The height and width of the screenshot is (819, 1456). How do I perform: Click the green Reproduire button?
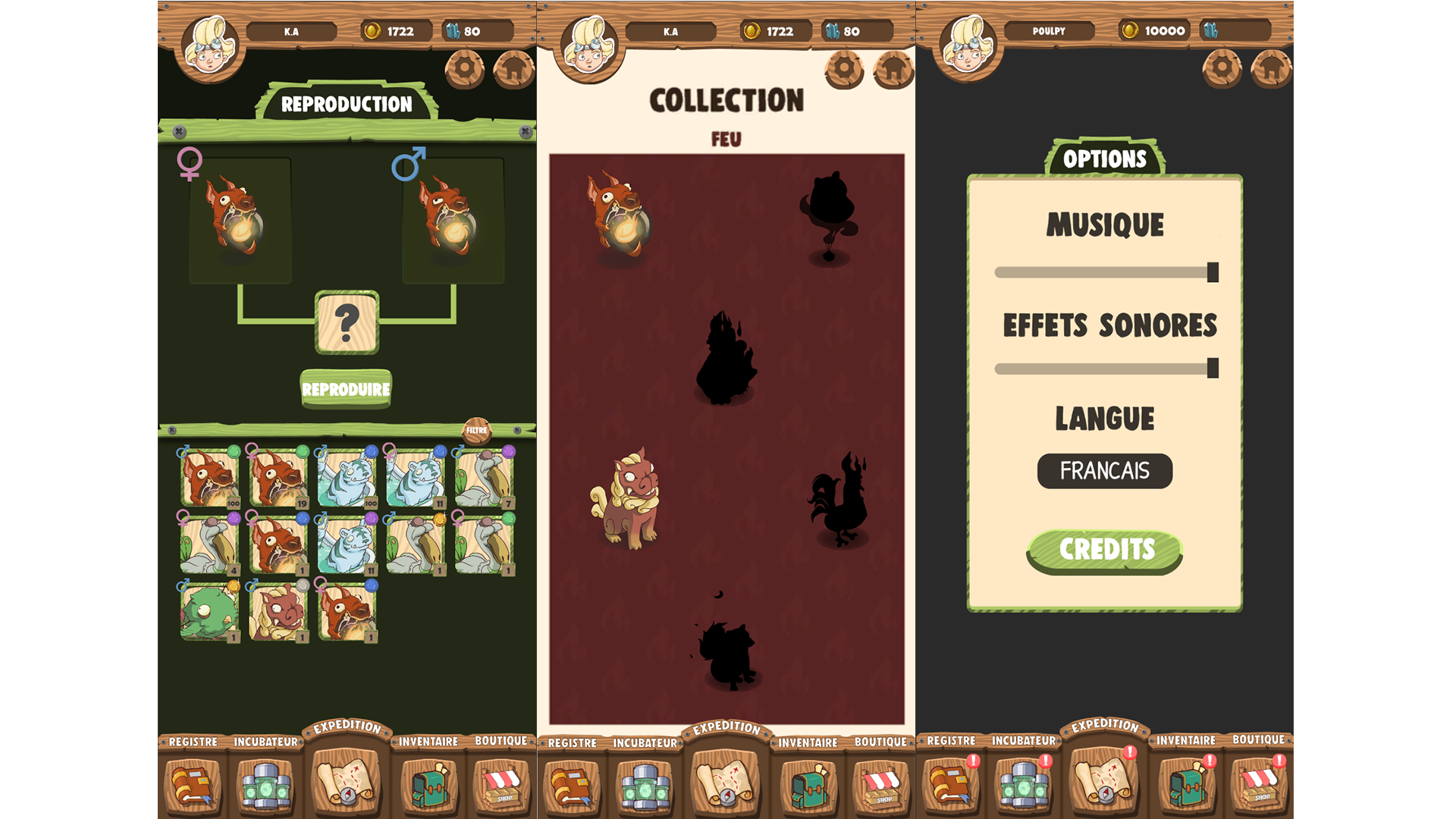pos(346,389)
